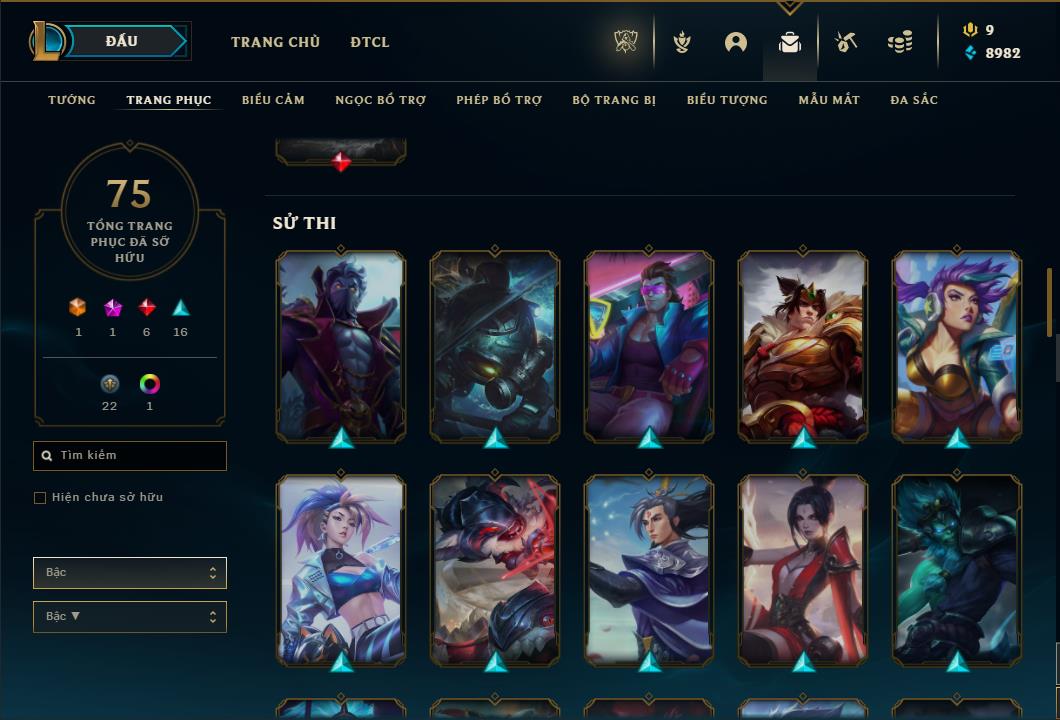Open the coin stack store icon
This screenshot has width=1060, height=720.
[x=900, y=42]
